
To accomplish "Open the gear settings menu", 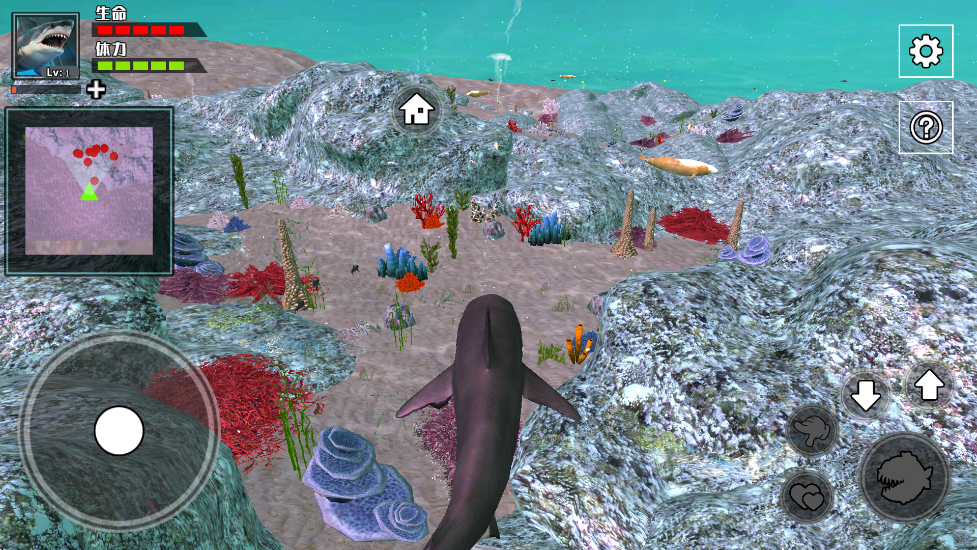I will click(925, 51).
